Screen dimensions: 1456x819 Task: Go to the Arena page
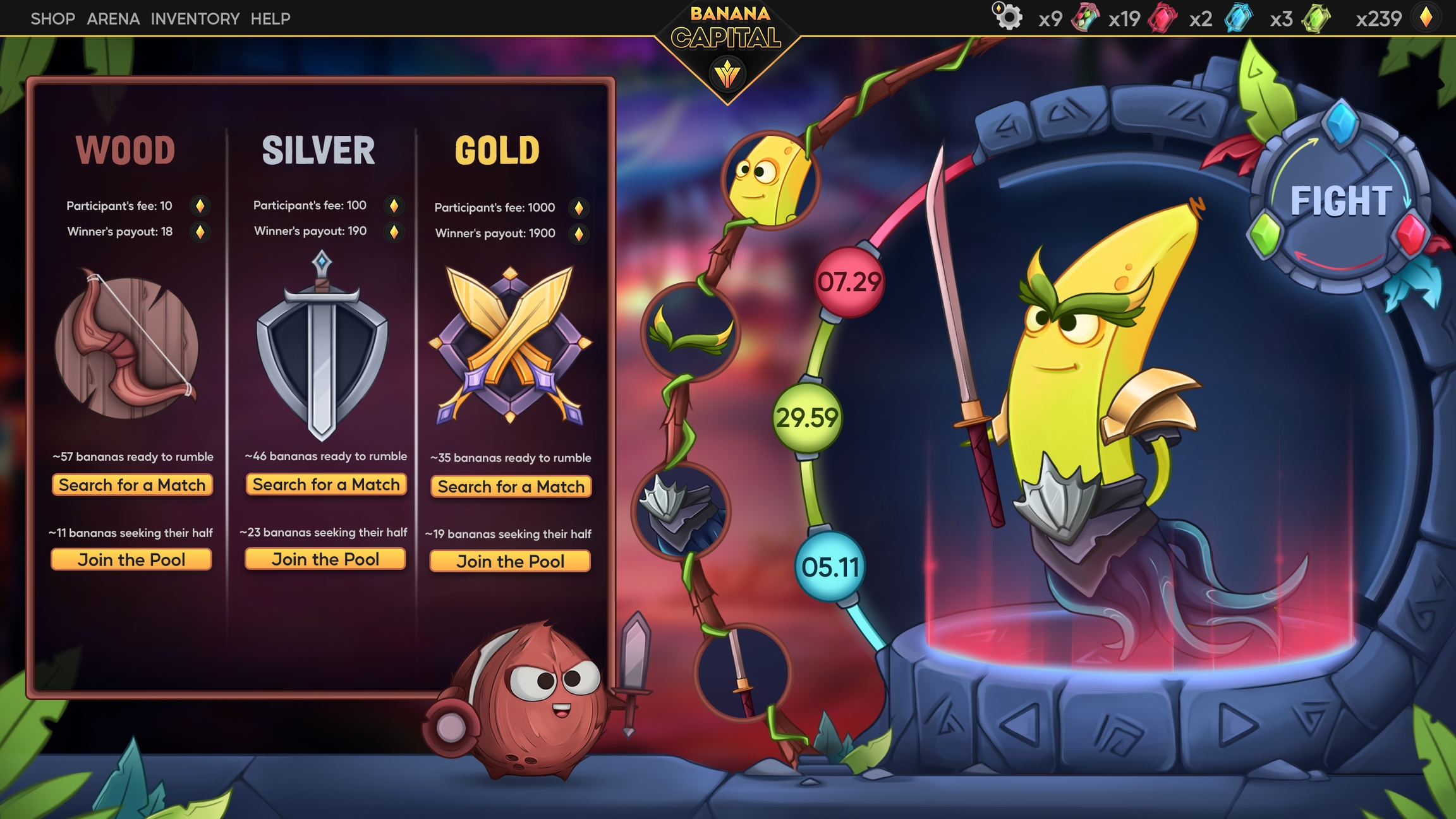[x=113, y=19]
